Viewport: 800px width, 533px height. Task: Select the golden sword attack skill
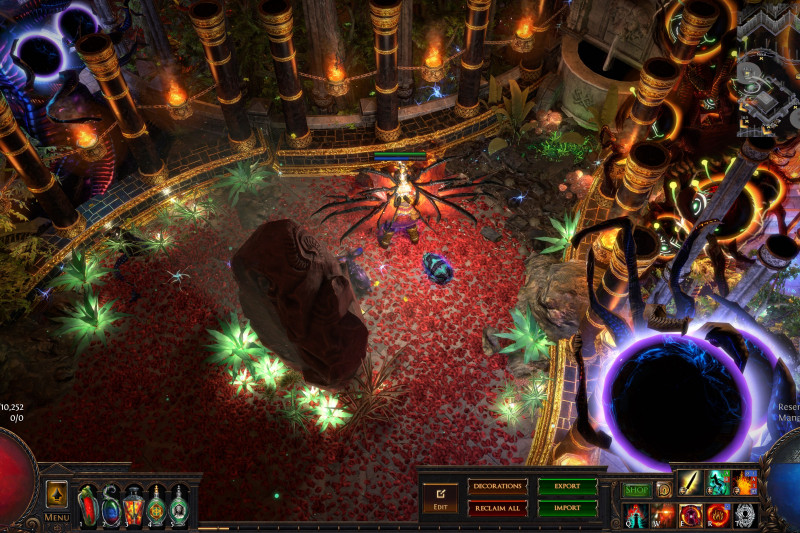(x=691, y=484)
